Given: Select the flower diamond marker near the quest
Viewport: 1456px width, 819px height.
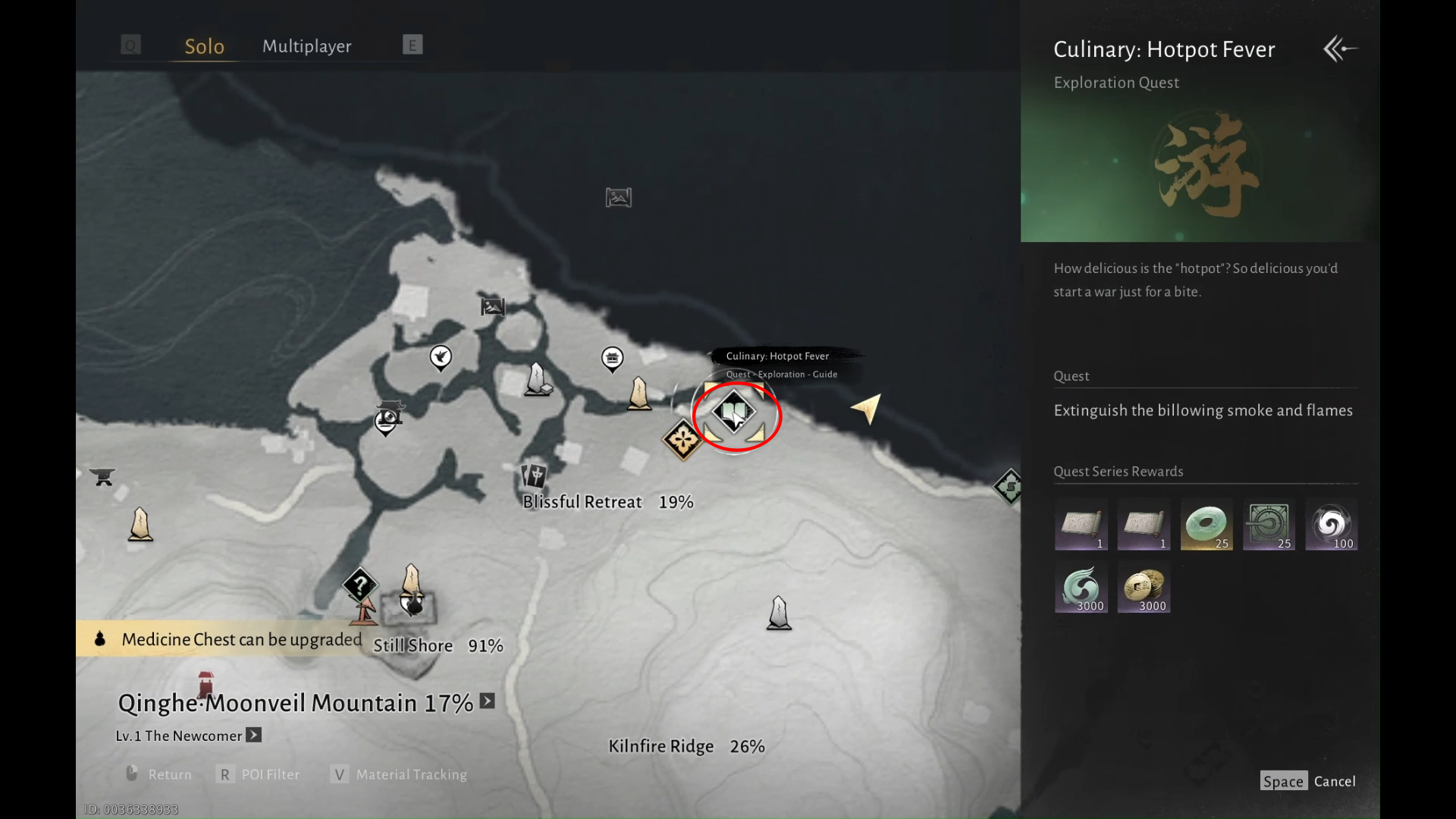Looking at the screenshot, I should (x=682, y=439).
